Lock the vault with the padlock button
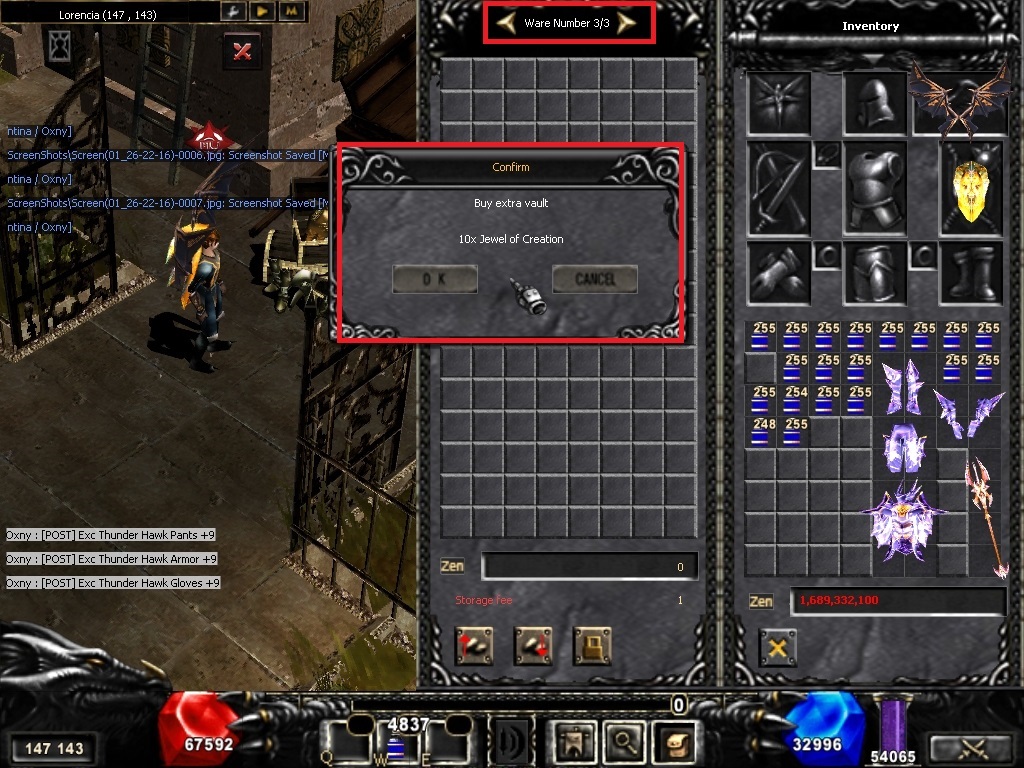 click(592, 646)
